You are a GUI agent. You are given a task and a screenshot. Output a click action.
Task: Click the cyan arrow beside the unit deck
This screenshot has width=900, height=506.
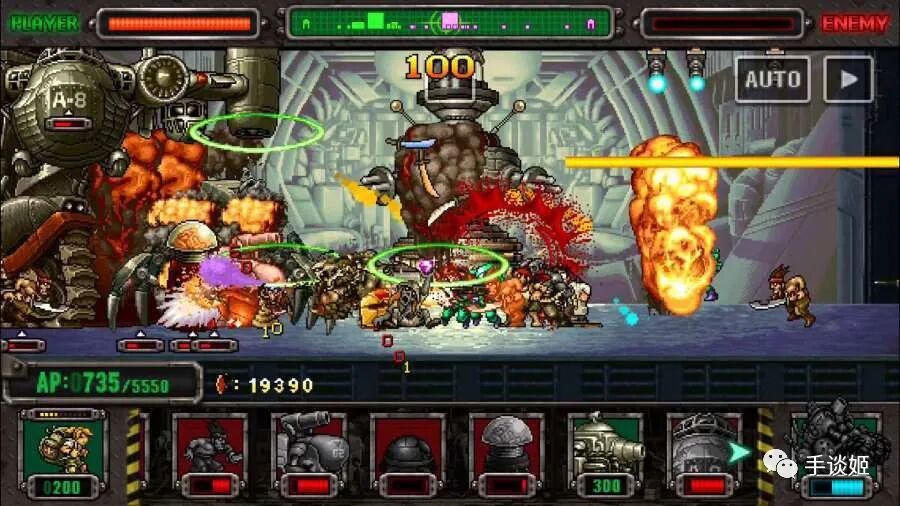(x=740, y=453)
